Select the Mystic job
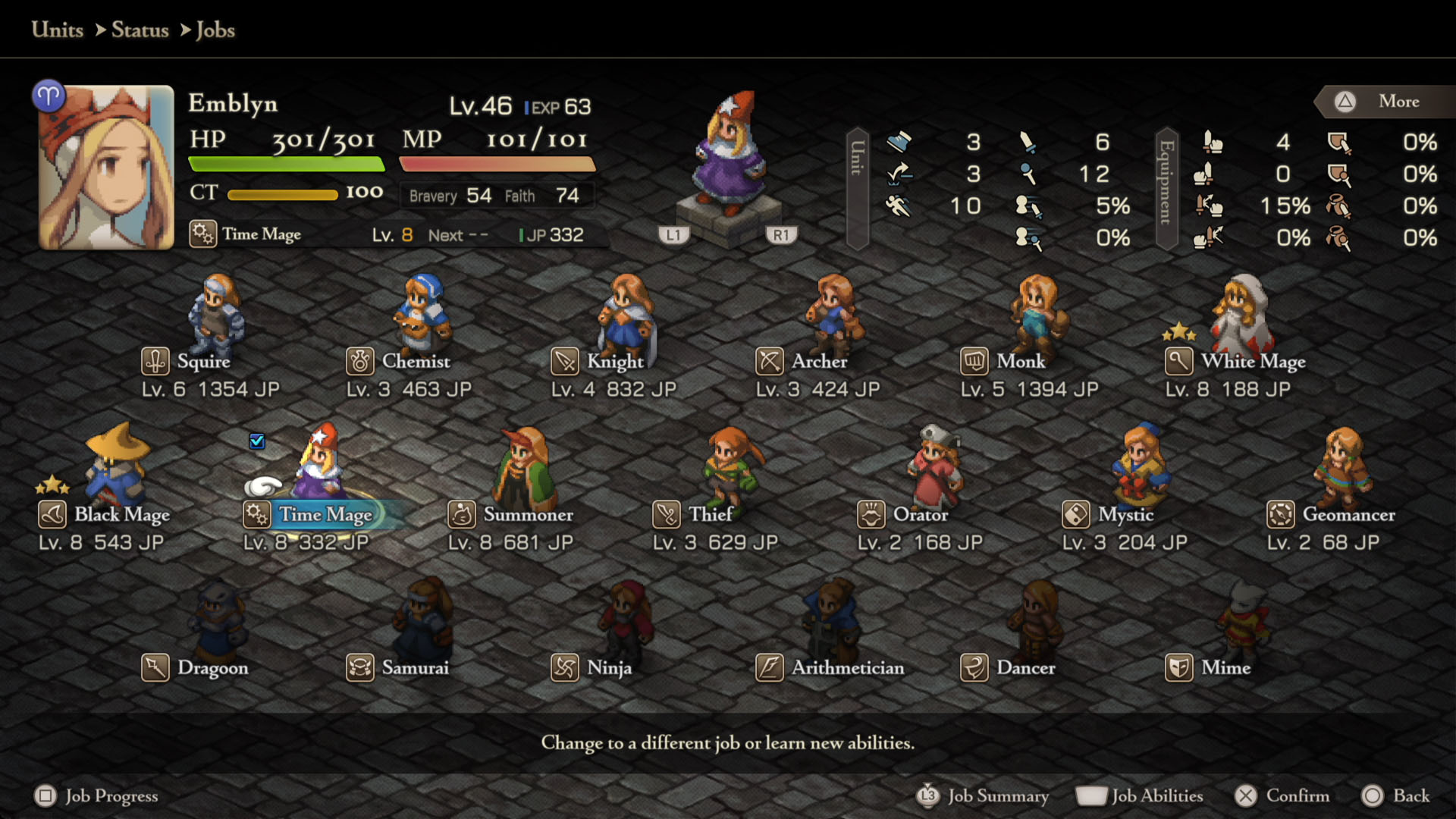The height and width of the screenshot is (819, 1456). coord(1125,515)
